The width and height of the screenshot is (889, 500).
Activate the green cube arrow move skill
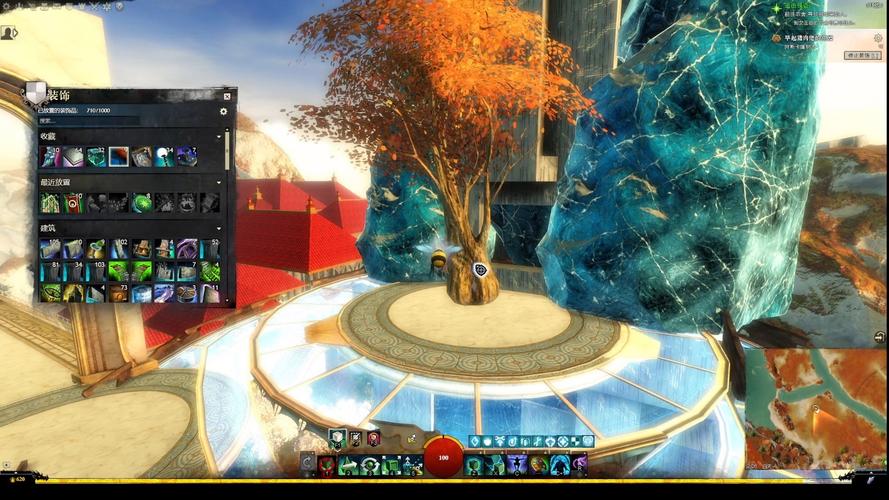pos(349,465)
